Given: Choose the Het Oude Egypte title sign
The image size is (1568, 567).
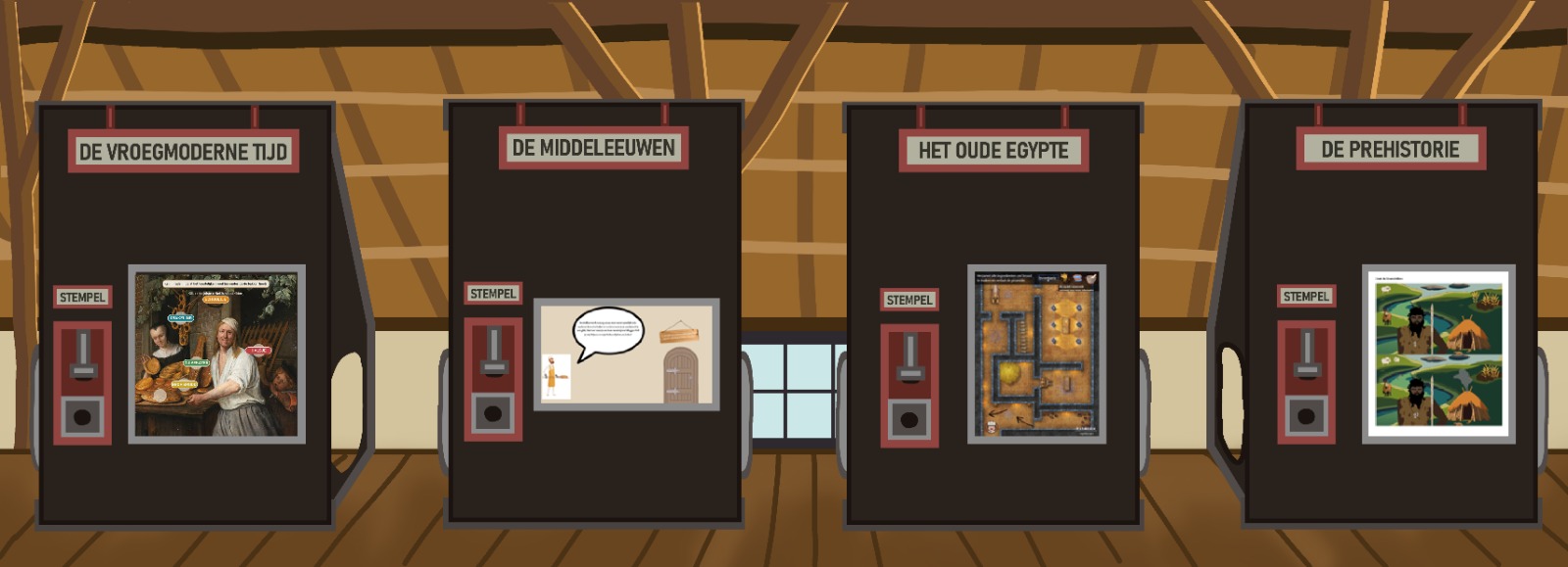Looking at the screenshot, I should pyautogui.click(x=993, y=151).
